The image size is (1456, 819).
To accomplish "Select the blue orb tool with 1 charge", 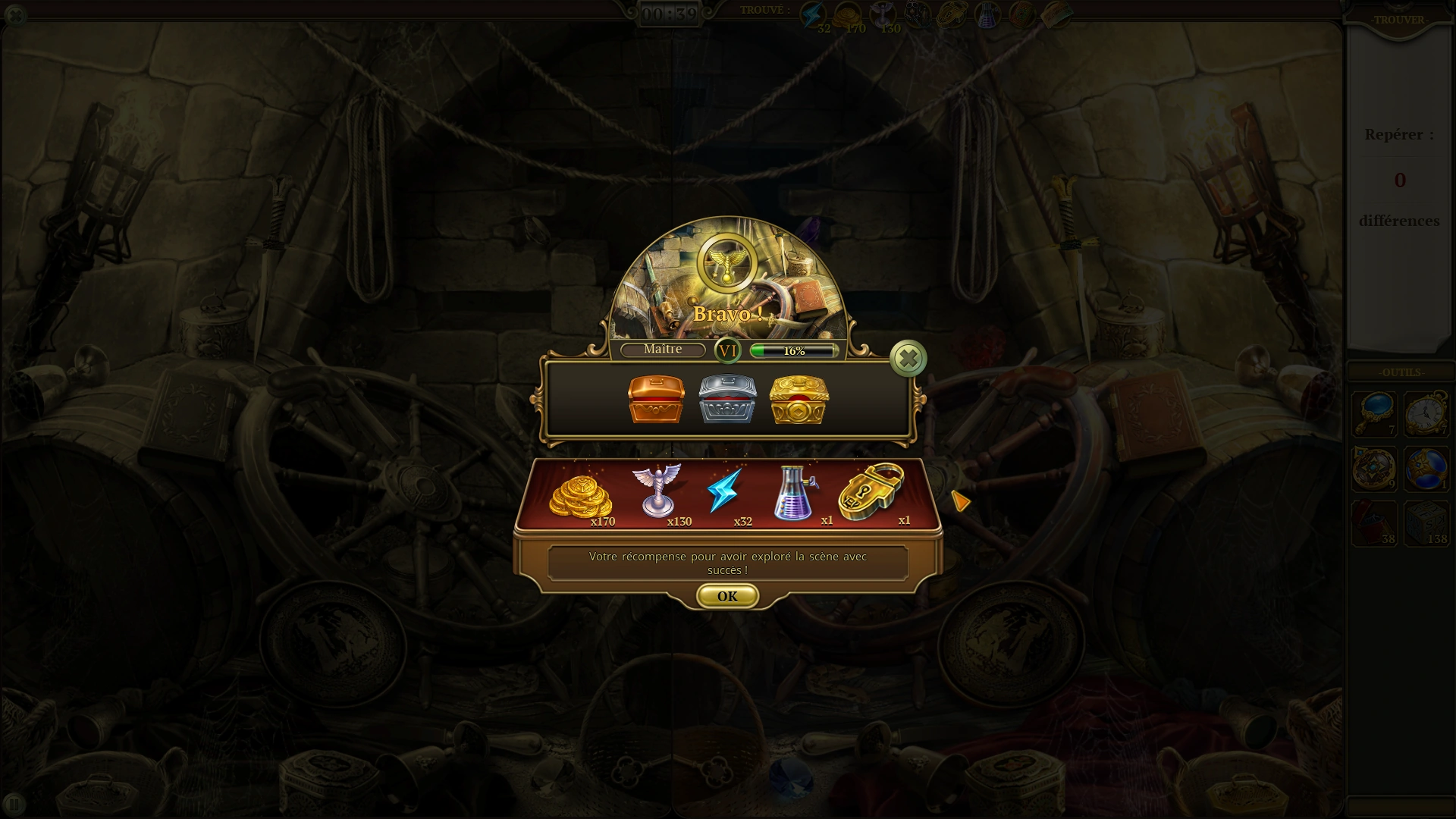I will pos(1427,469).
